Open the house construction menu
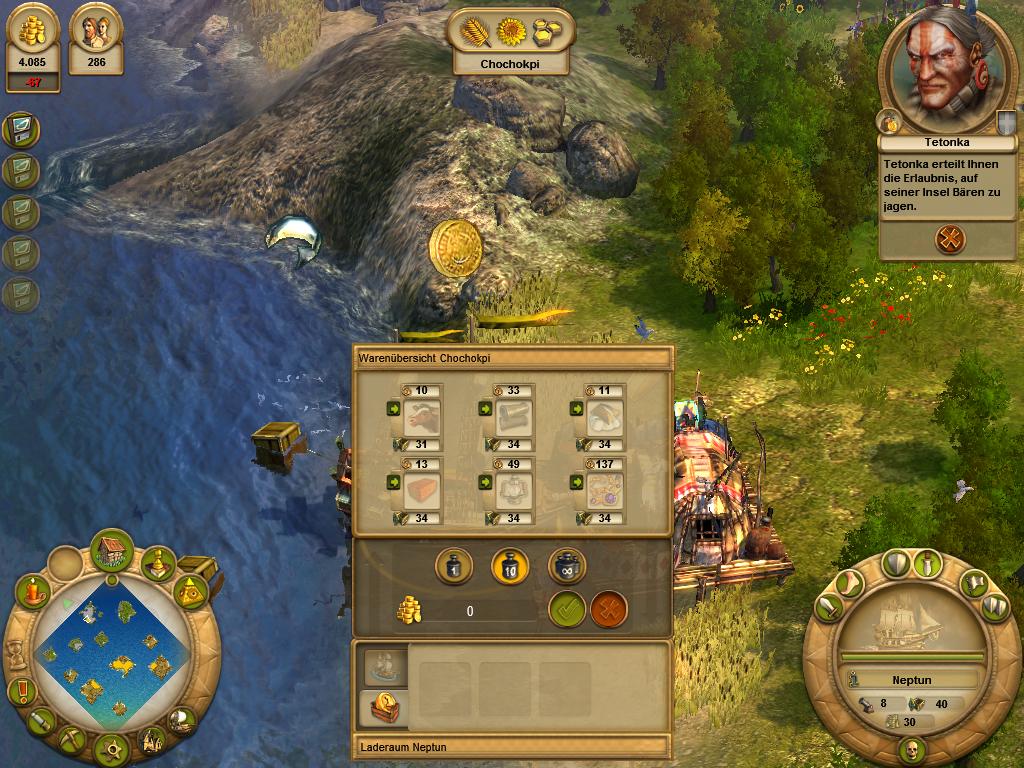This screenshot has width=1024, height=768. click(112, 552)
